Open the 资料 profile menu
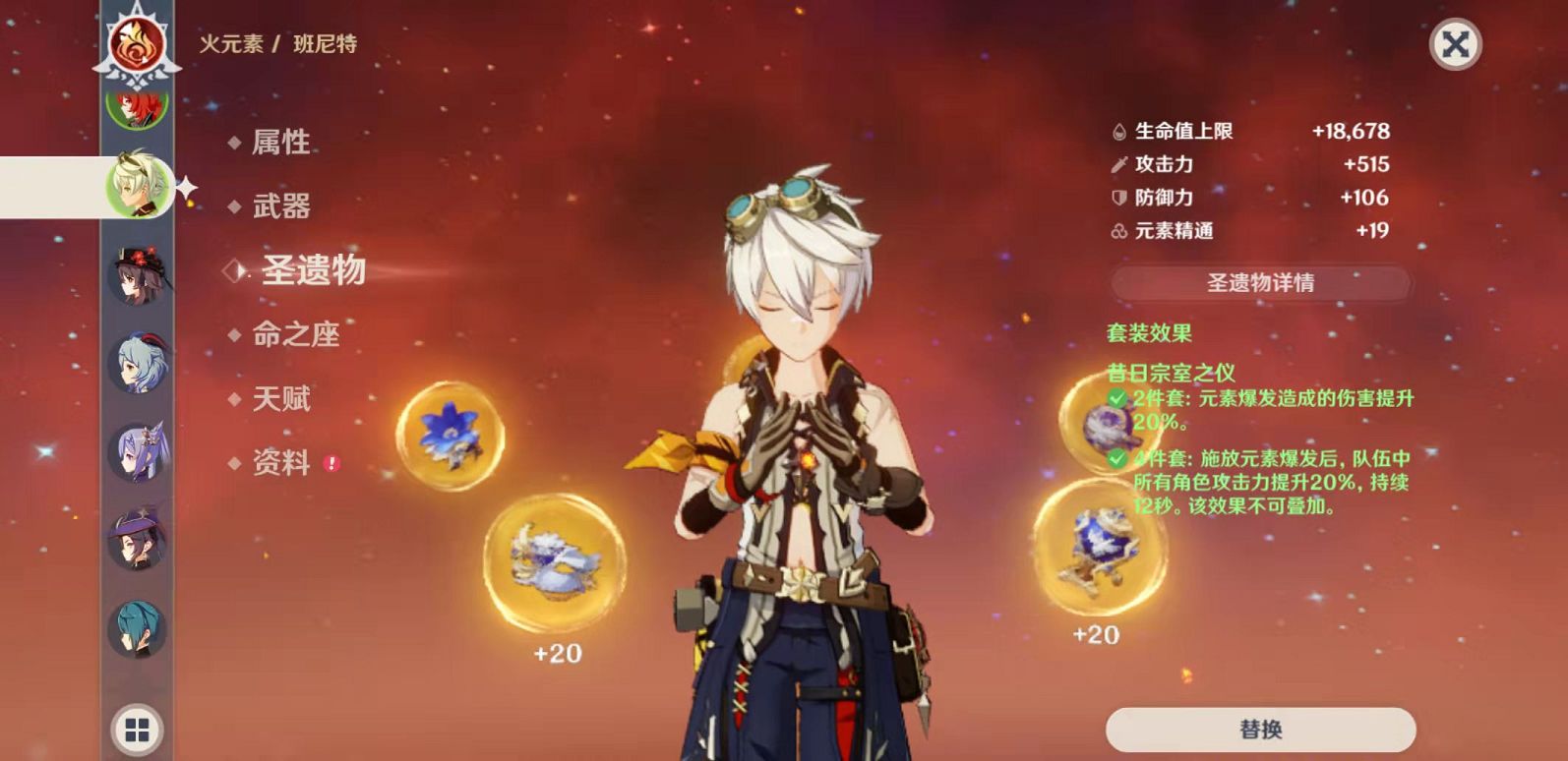 tap(281, 463)
